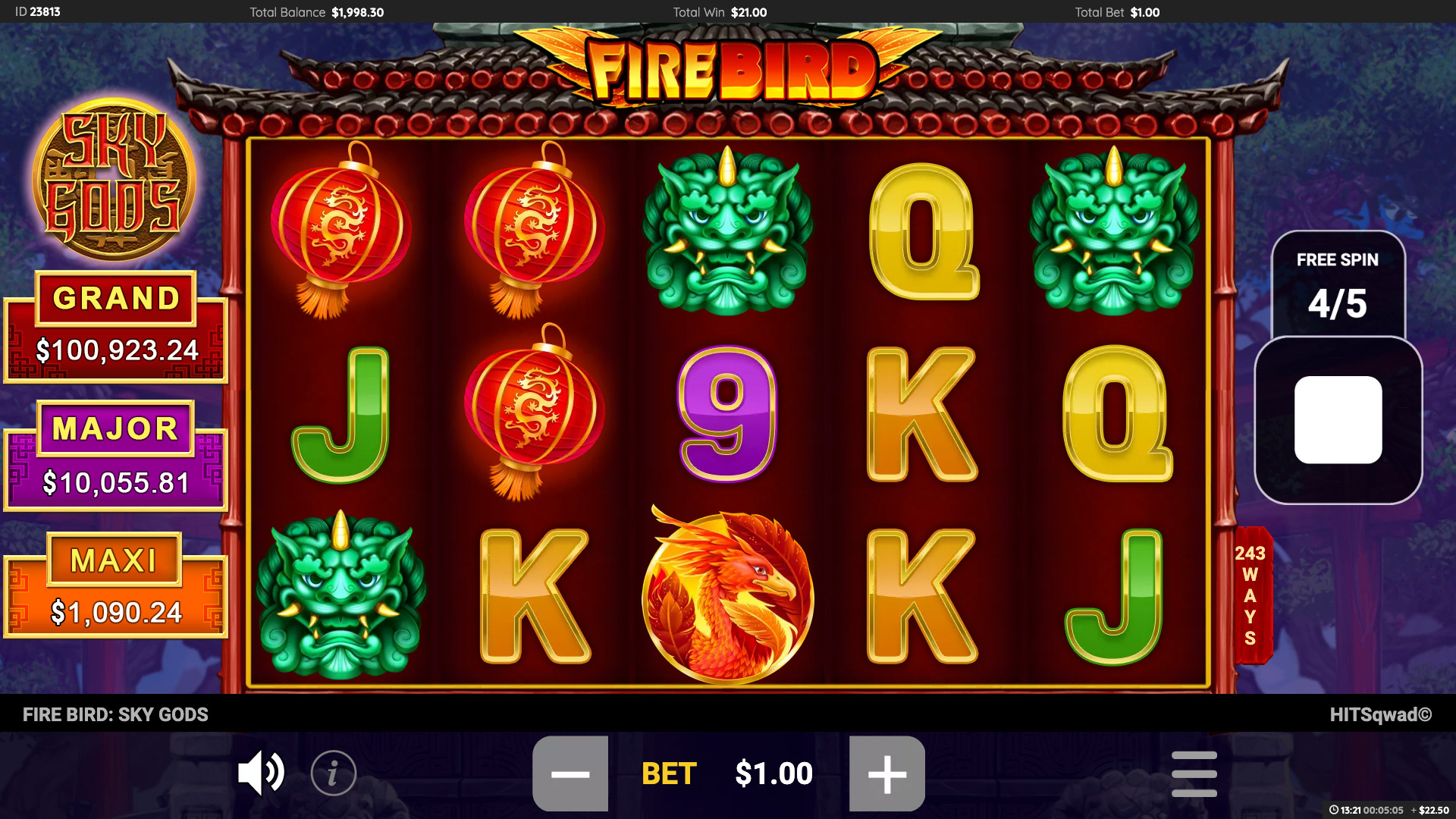
Task: Open the hamburger menu
Action: (x=1194, y=773)
